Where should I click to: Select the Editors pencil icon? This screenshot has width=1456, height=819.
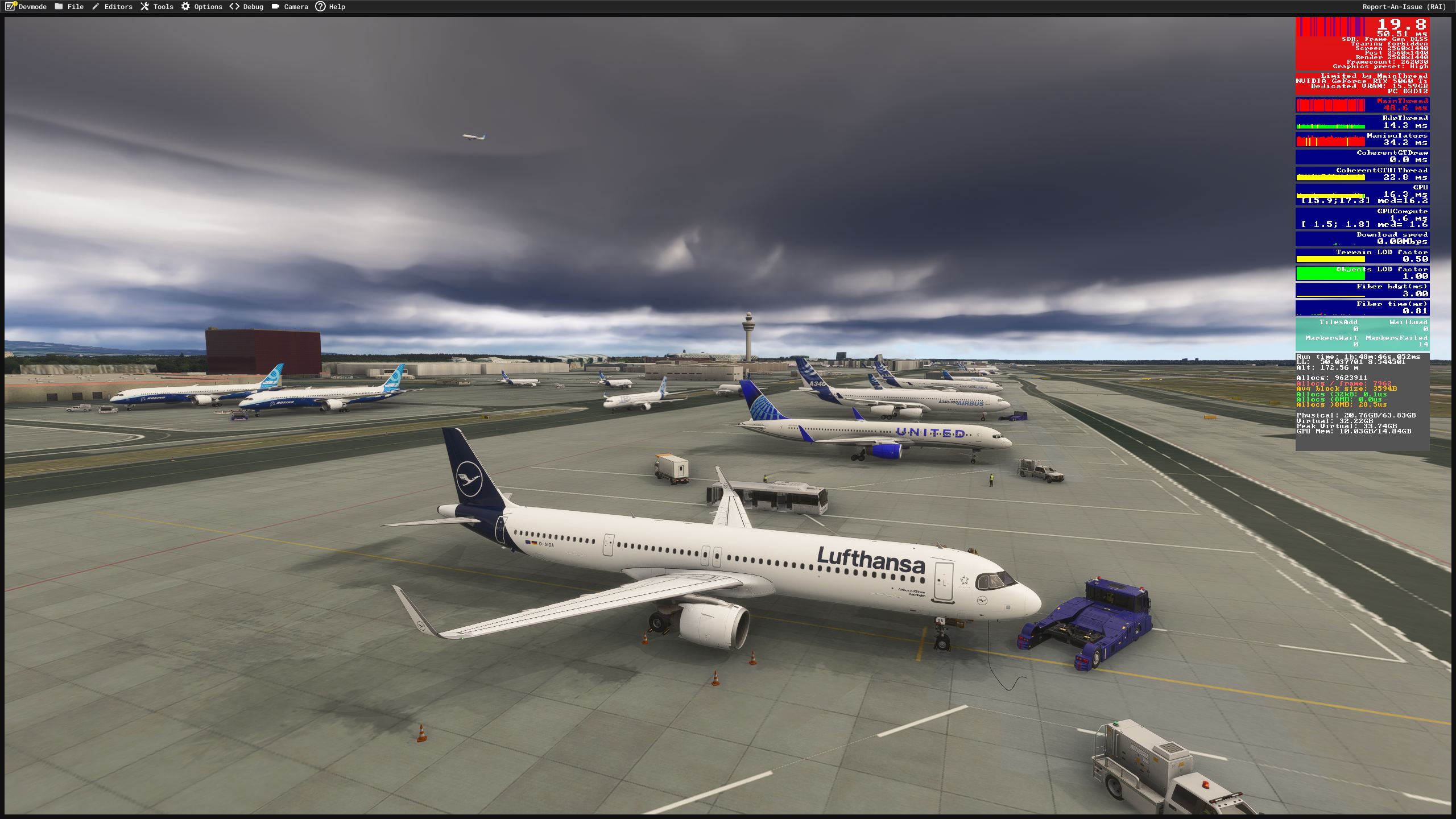(x=94, y=7)
